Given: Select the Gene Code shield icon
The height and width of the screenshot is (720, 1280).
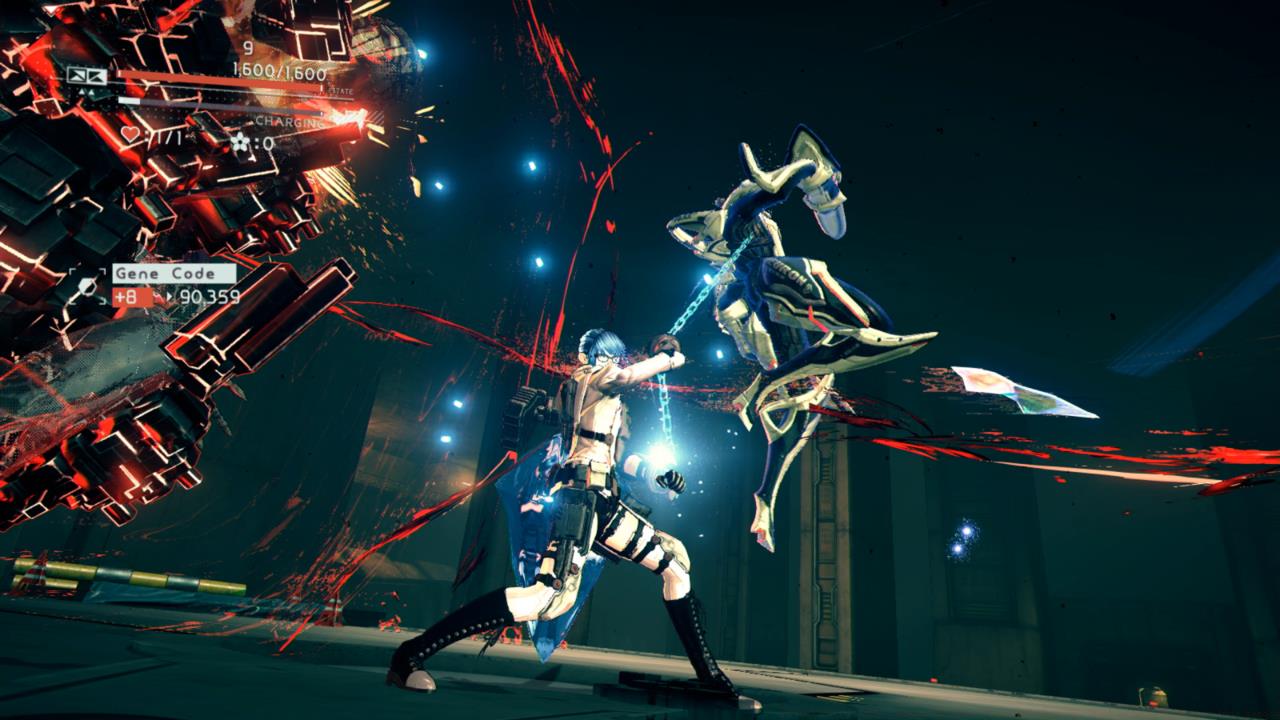Looking at the screenshot, I should click(87, 286).
